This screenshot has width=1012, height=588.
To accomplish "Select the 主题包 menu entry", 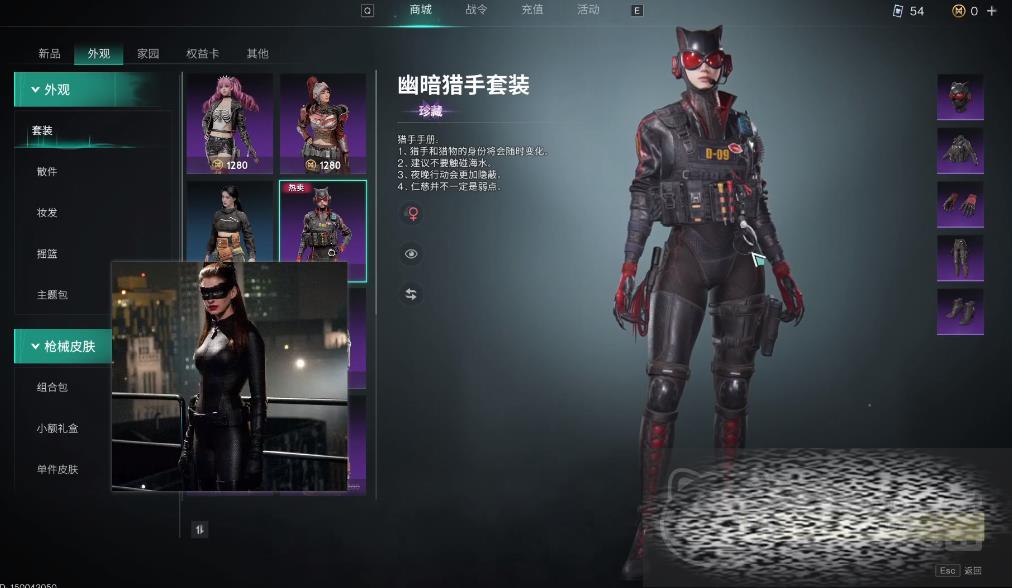I will point(51,295).
